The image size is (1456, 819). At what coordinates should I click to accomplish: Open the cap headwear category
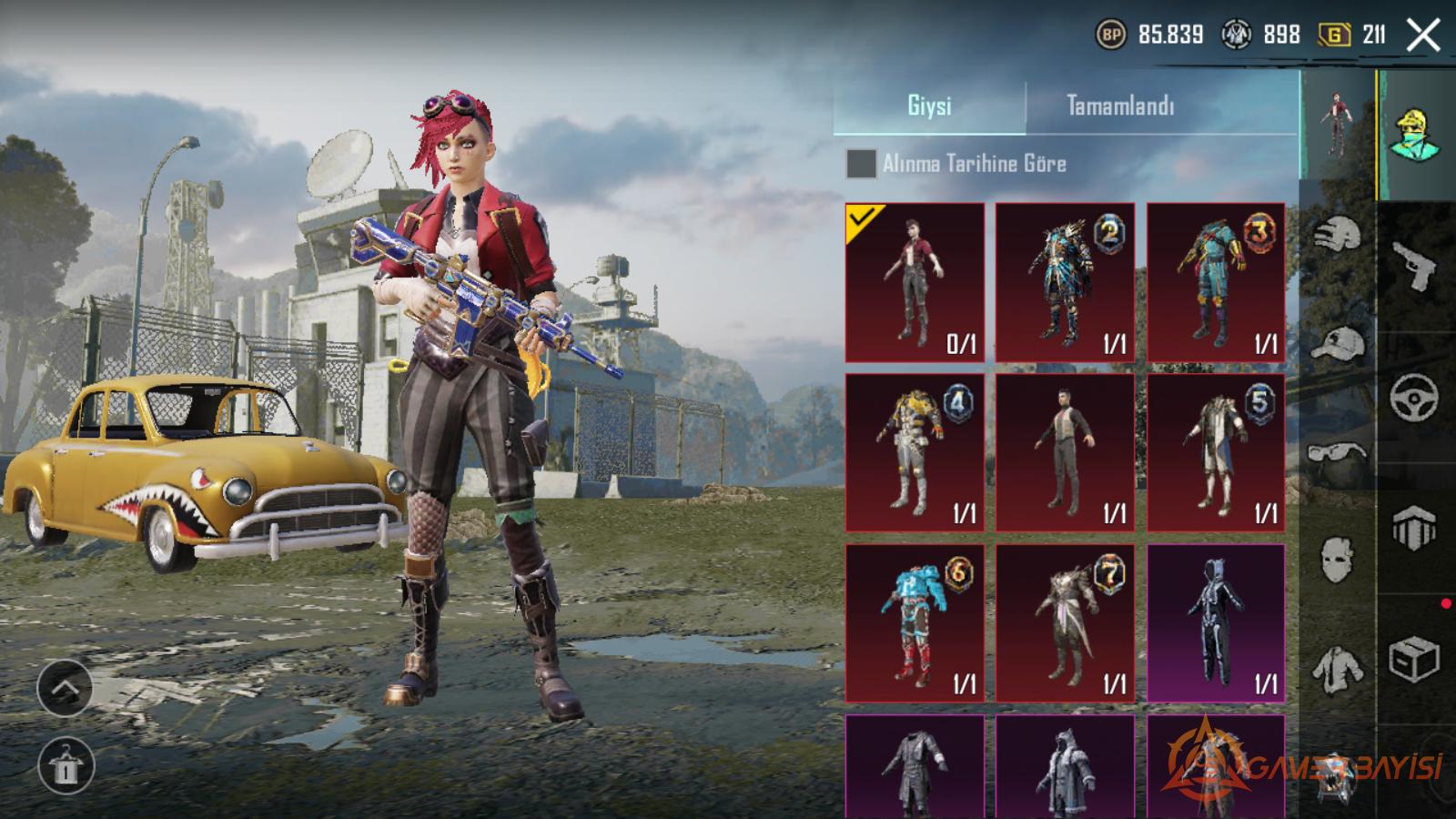1338,344
